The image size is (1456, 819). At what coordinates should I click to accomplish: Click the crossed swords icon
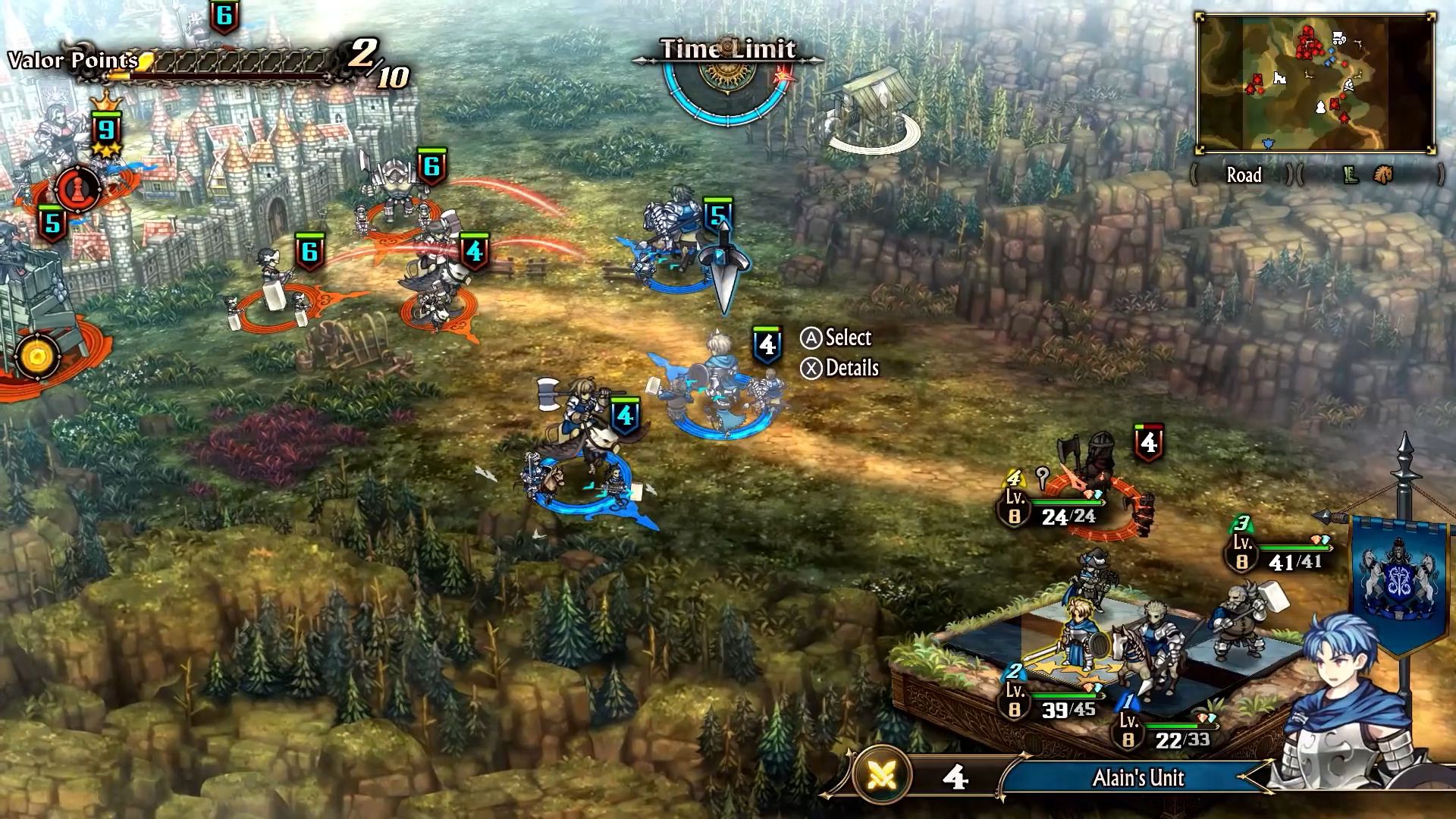pyautogui.click(x=883, y=777)
